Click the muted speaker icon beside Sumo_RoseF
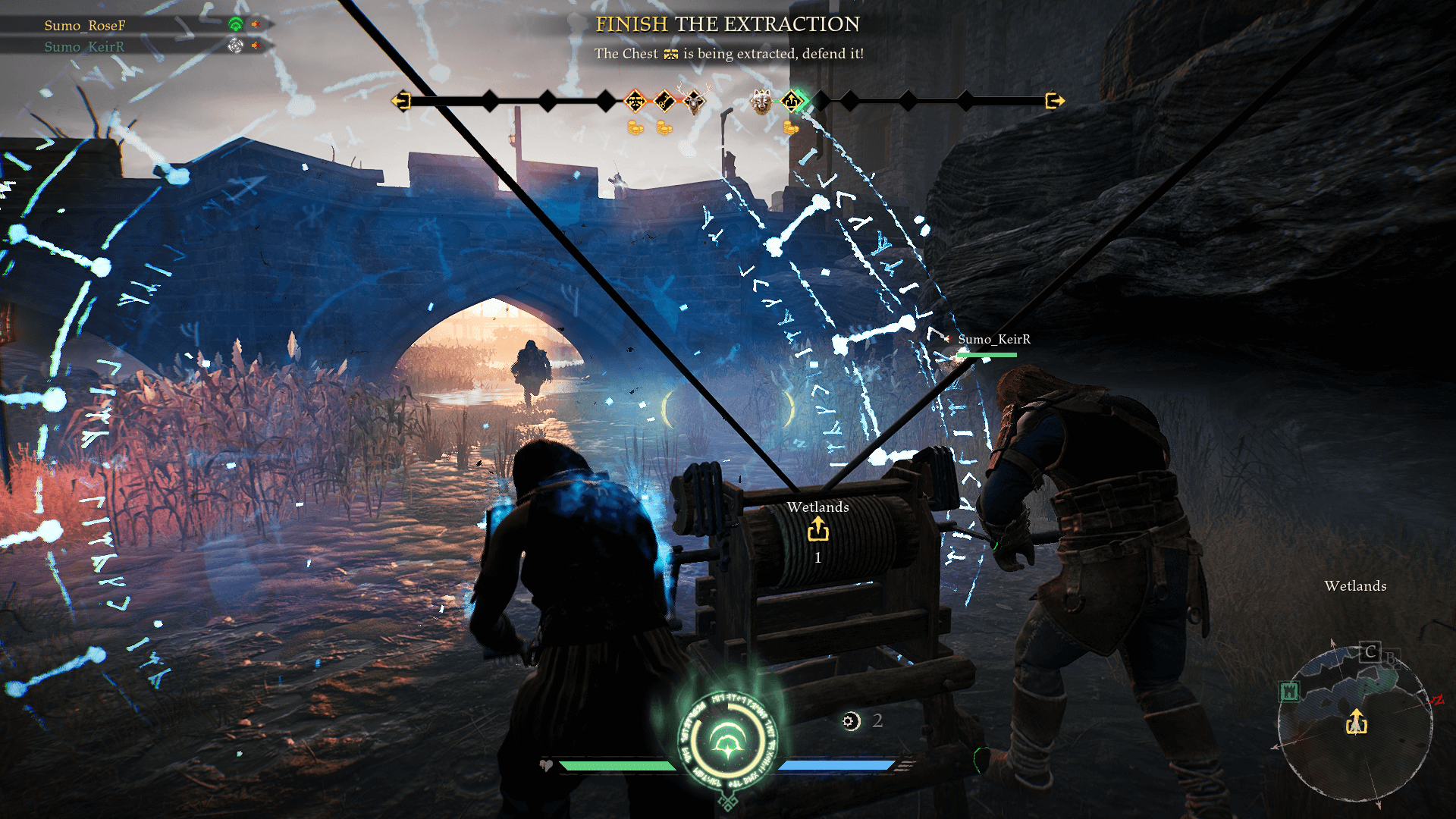The height and width of the screenshot is (819, 1456). [x=256, y=25]
